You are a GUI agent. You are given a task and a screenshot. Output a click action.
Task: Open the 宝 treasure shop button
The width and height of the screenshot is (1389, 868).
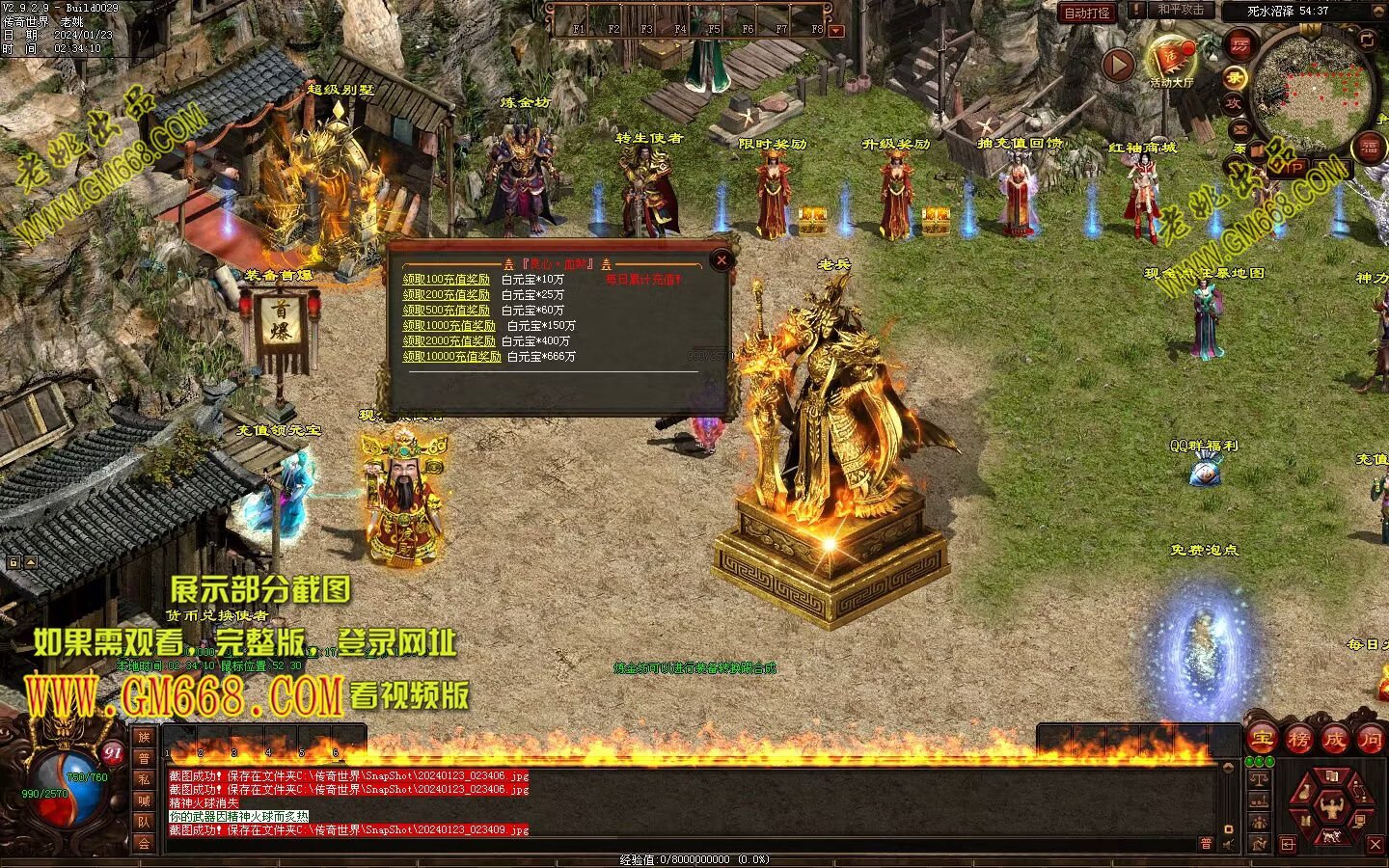[1262, 740]
